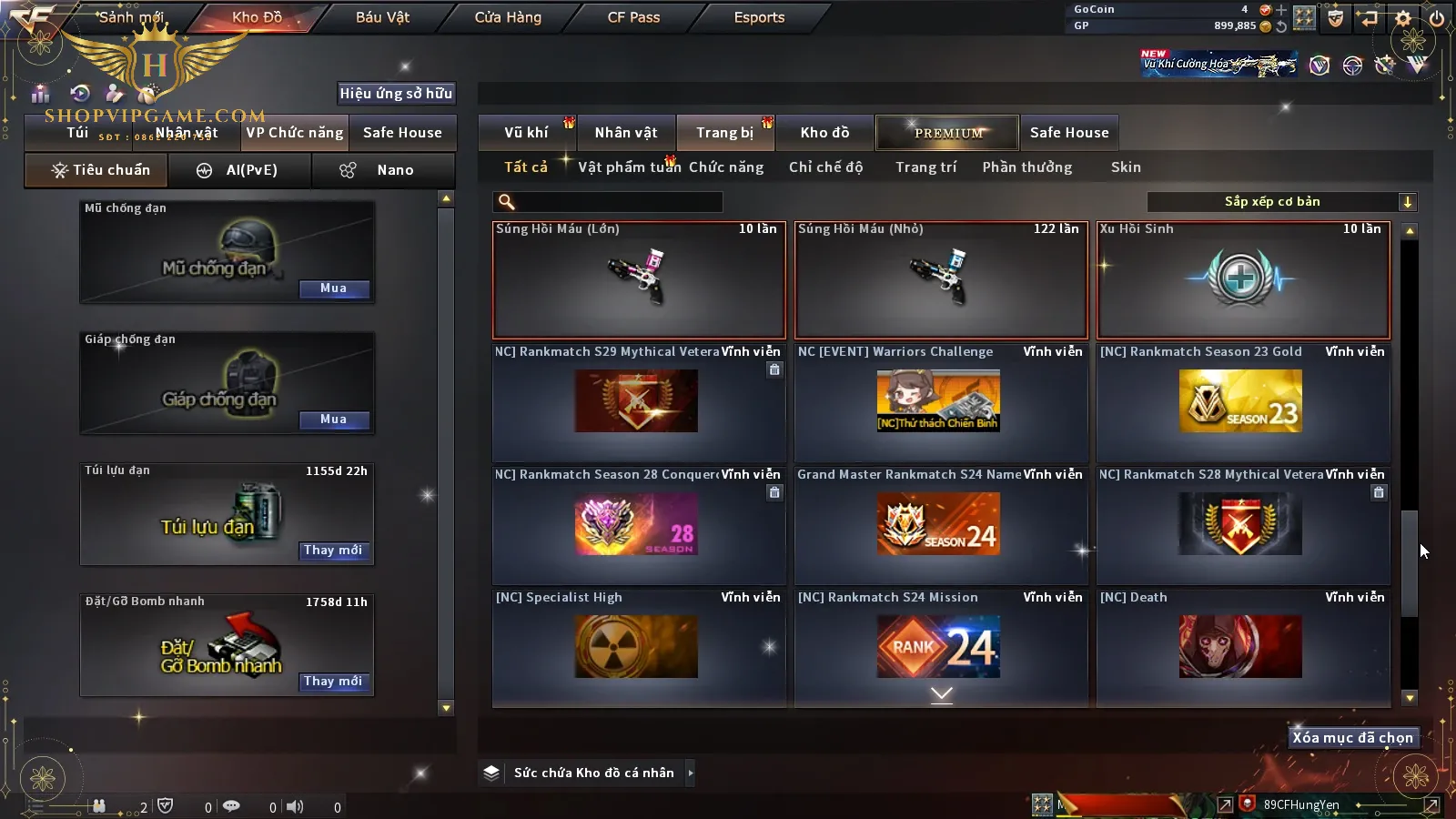The width and height of the screenshot is (1456, 819).
Task: Click Xóa mục đã chọn button
Action: point(1352,738)
